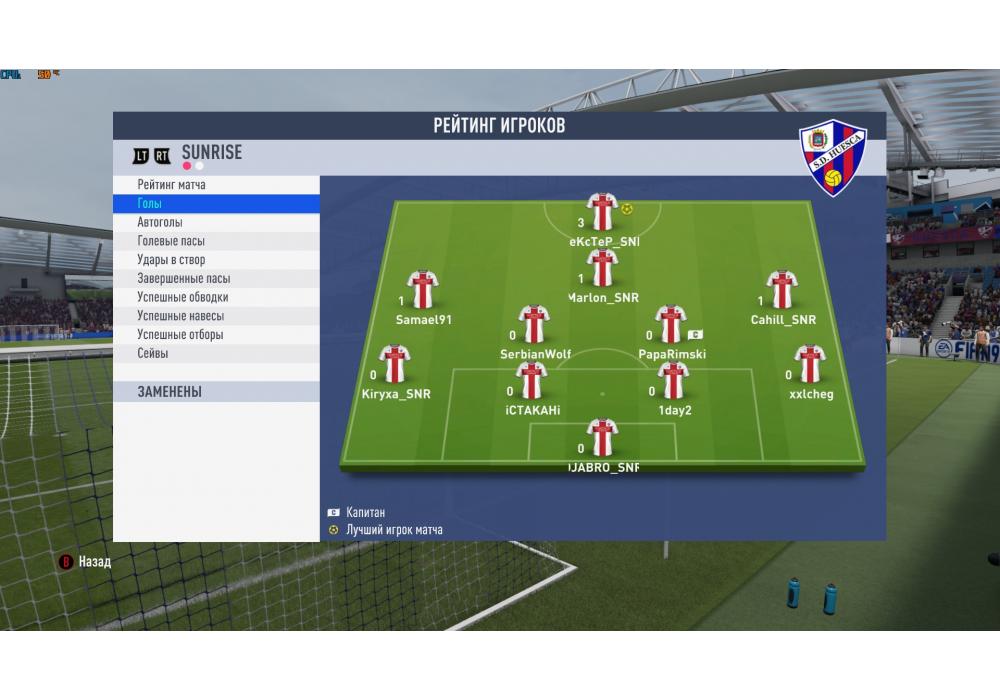Screen dimensions: 1000x700
Task: Select the 1day2 defender shirt
Action: [x=674, y=380]
